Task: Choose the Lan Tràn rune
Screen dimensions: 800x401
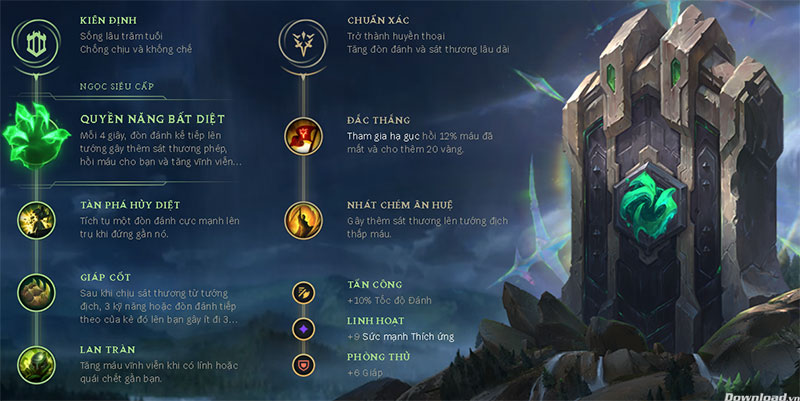Action: click(36, 364)
